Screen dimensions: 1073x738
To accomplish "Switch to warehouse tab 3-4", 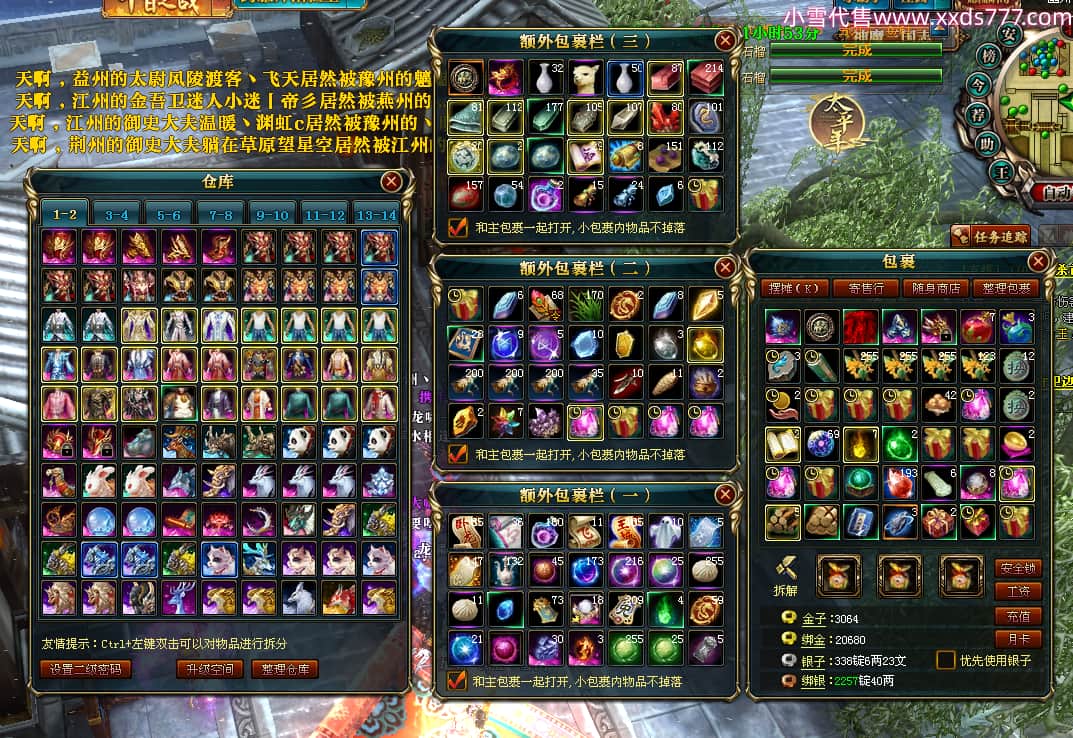I will click(117, 215).
